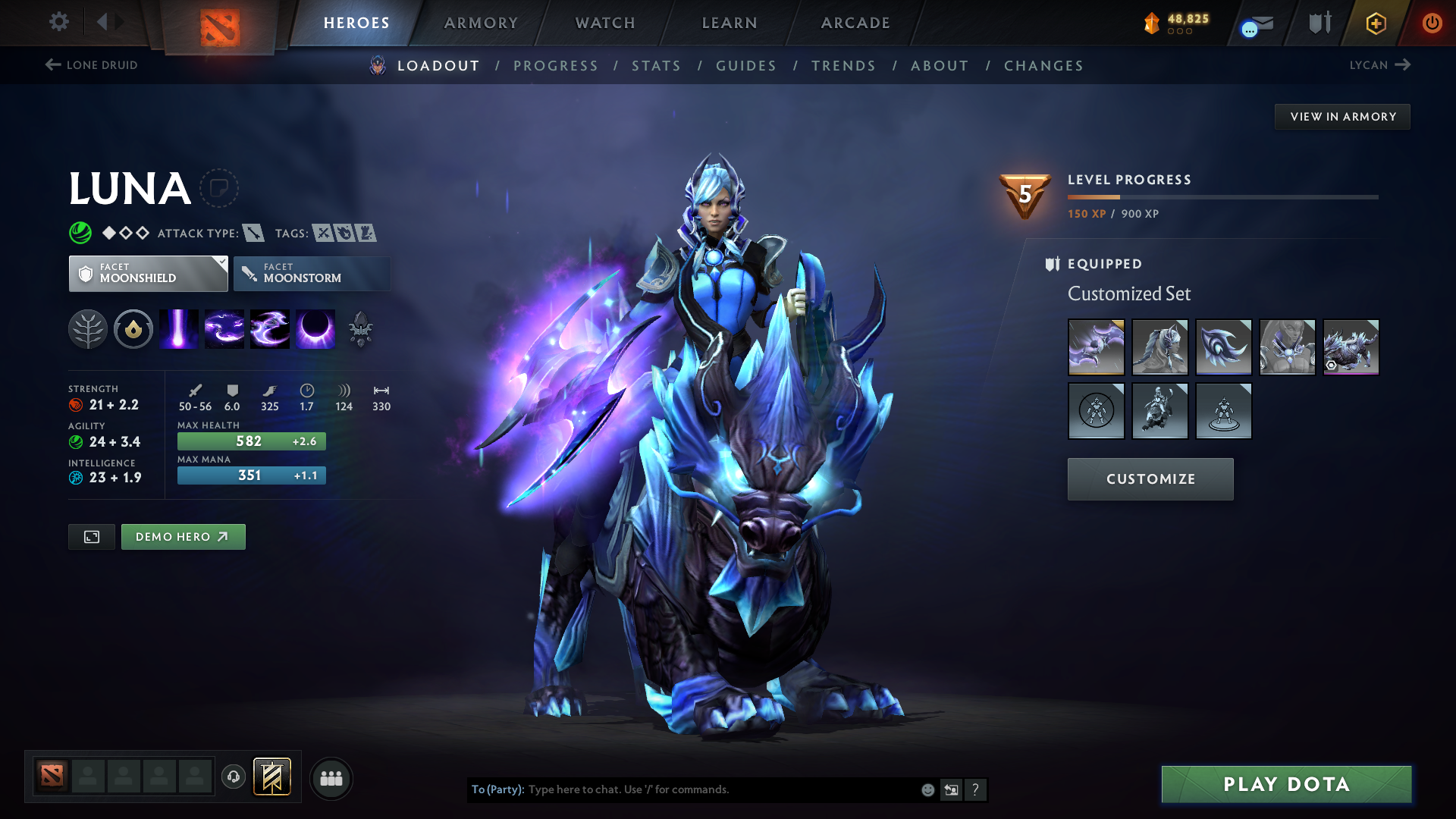Click the PLAY DOTA button
Image resolution: width=1456 pixels, height=819 pixels.
tap(1285, 784)
